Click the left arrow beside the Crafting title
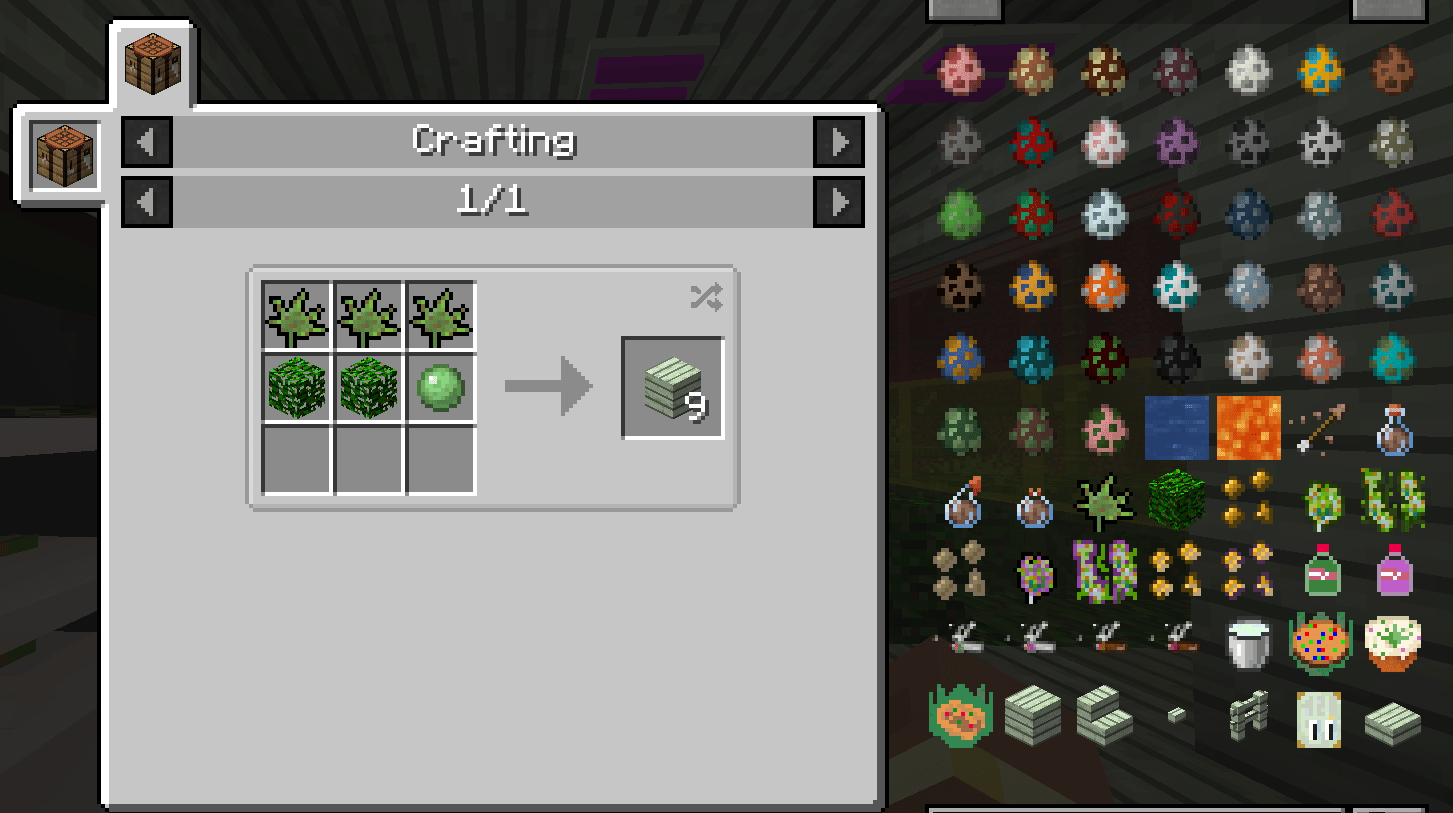Image resolution: width=1453 pixels, height=813 pixels. 146,142
